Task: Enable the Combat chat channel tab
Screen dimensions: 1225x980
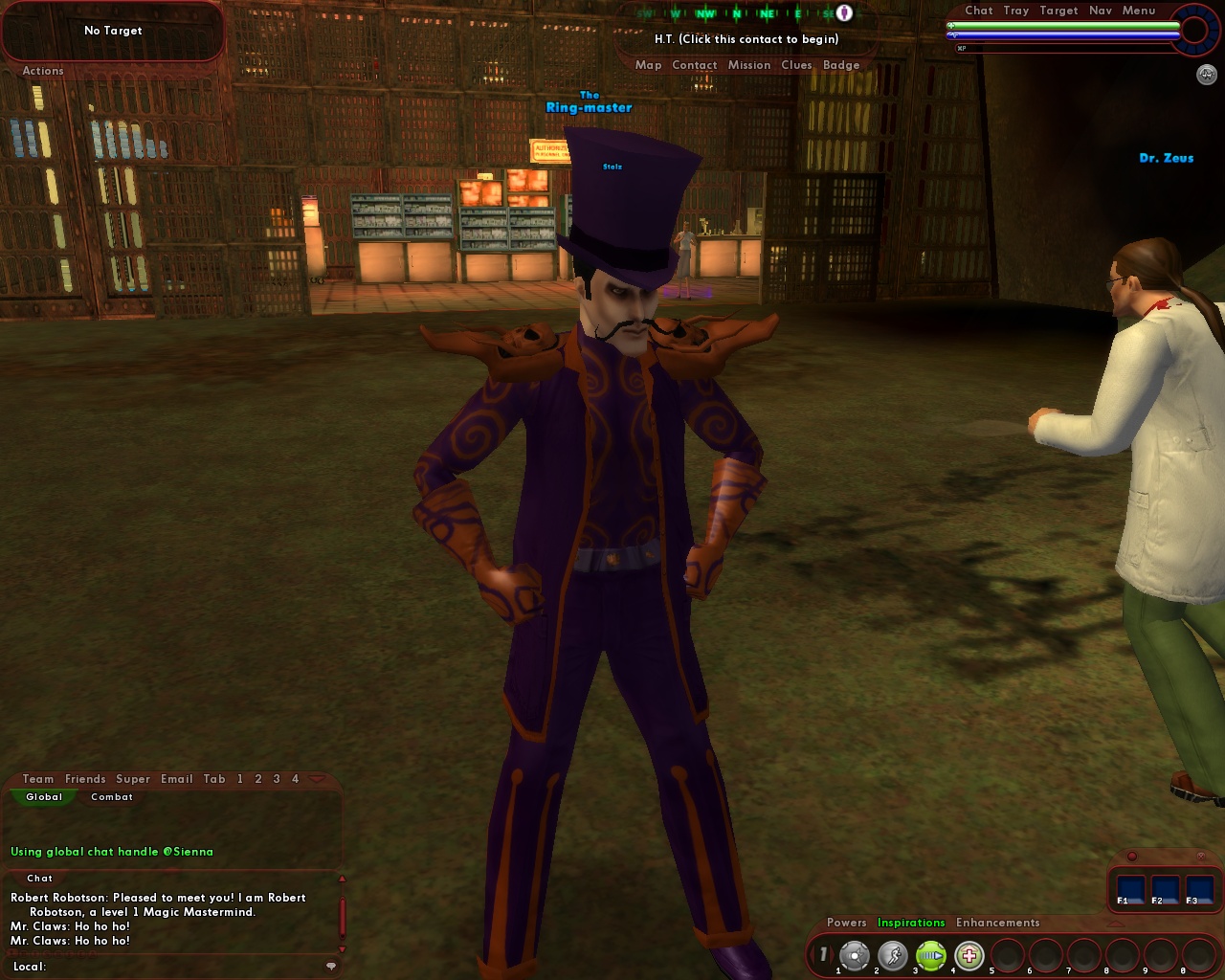Action: tap(111, 796)
